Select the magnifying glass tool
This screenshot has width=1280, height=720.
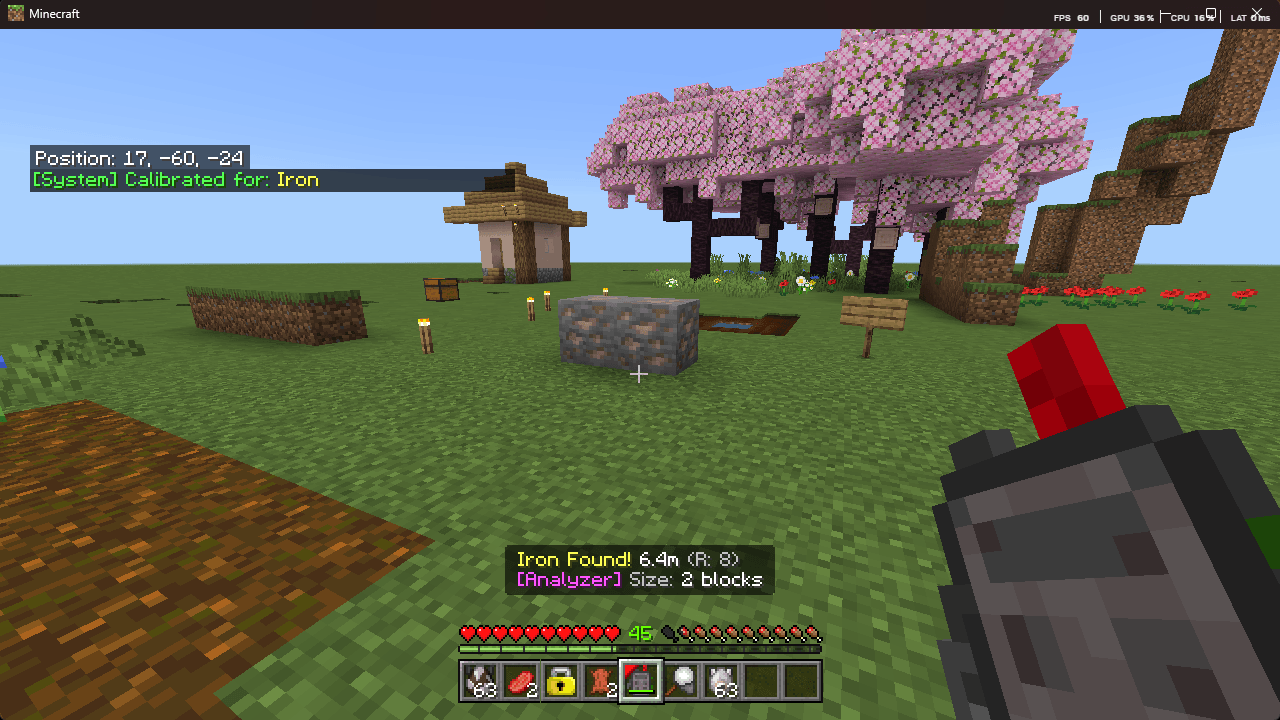coord(681,683)
